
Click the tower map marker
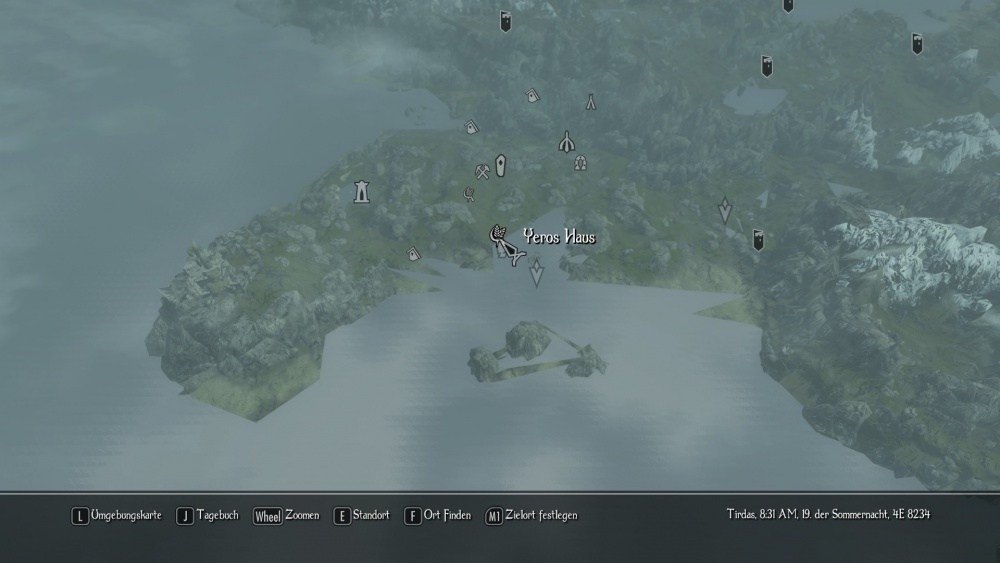[x=362, y=191]
